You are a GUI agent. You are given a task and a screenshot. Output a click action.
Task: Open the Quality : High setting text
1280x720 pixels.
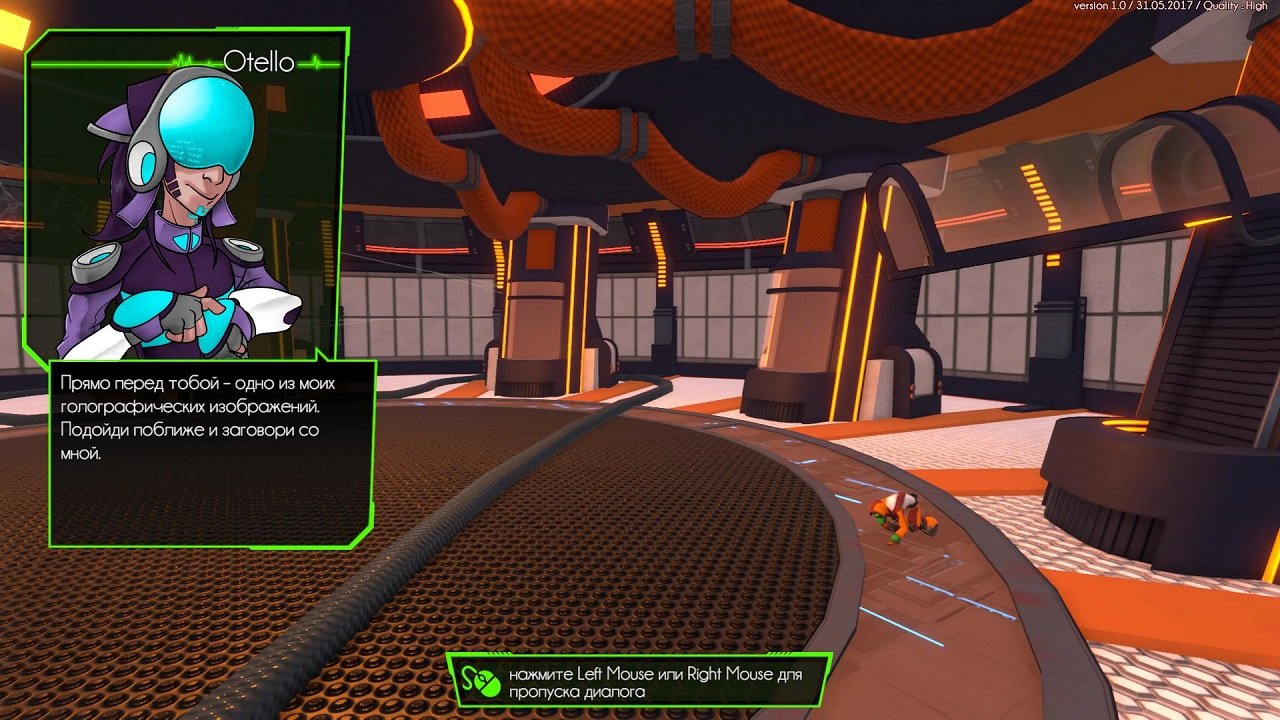[x=1238, y=8]
